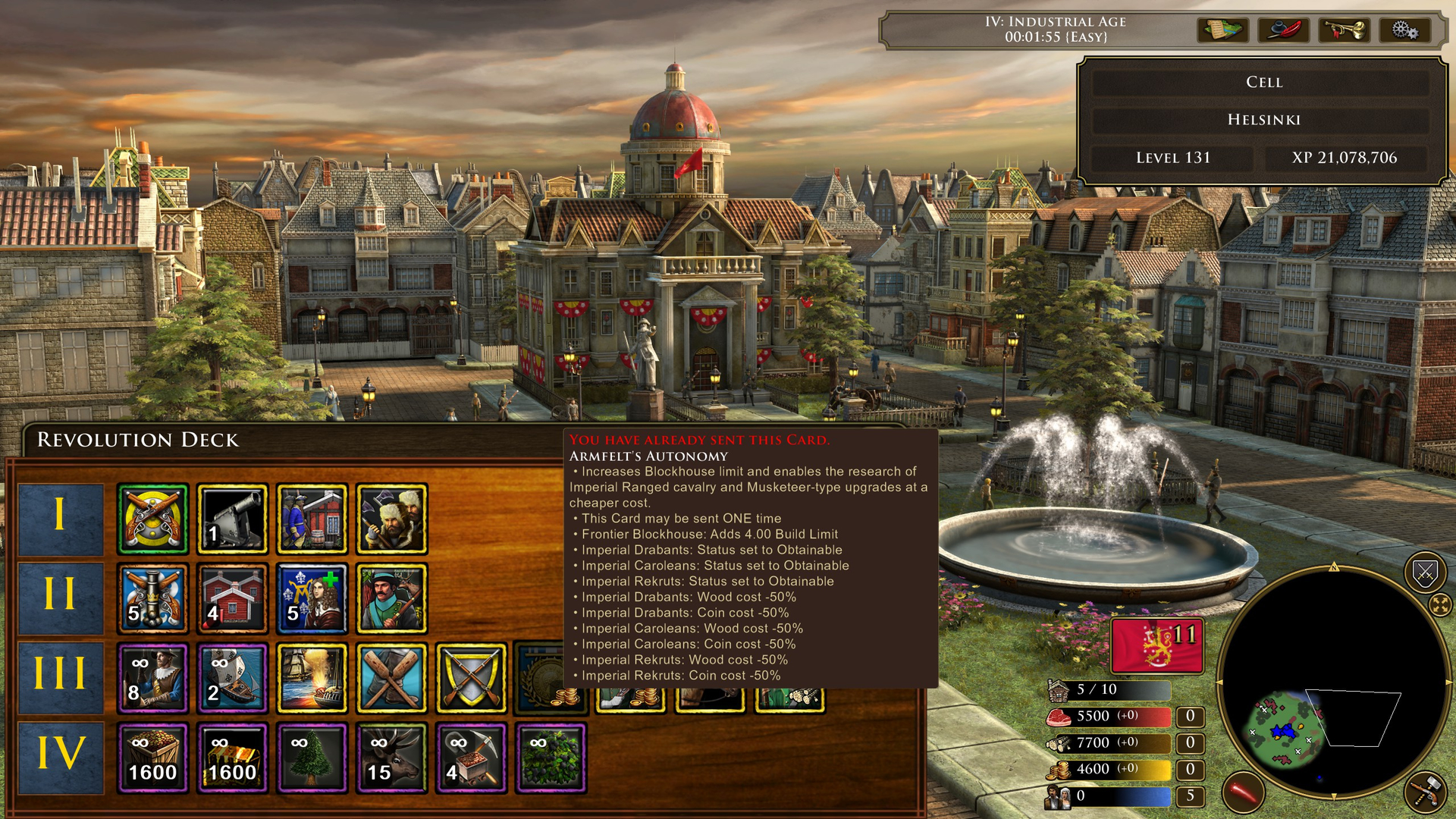
Task: Select the crossed pistols shield card
Action: [152, 519]
